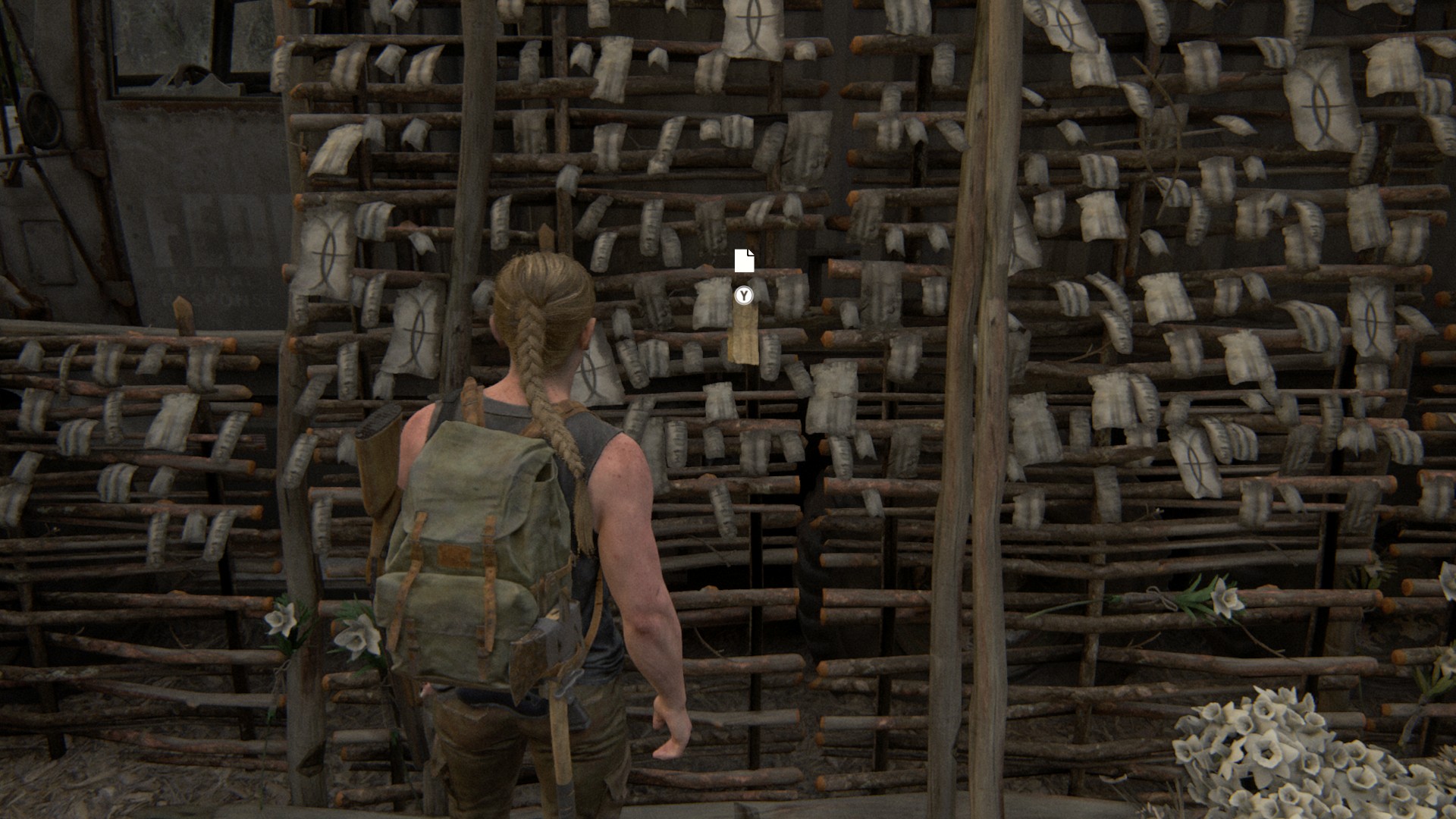Select the white document pickup icon
This screenshot has width=1456, height=819.
744,261
